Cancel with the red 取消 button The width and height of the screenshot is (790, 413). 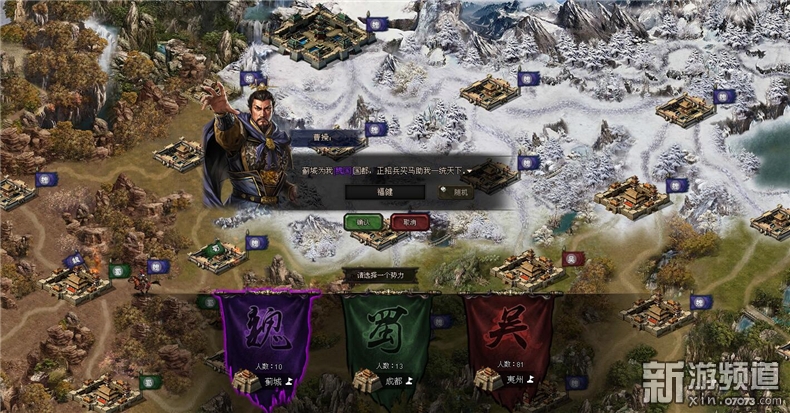(x=409, y=221)
